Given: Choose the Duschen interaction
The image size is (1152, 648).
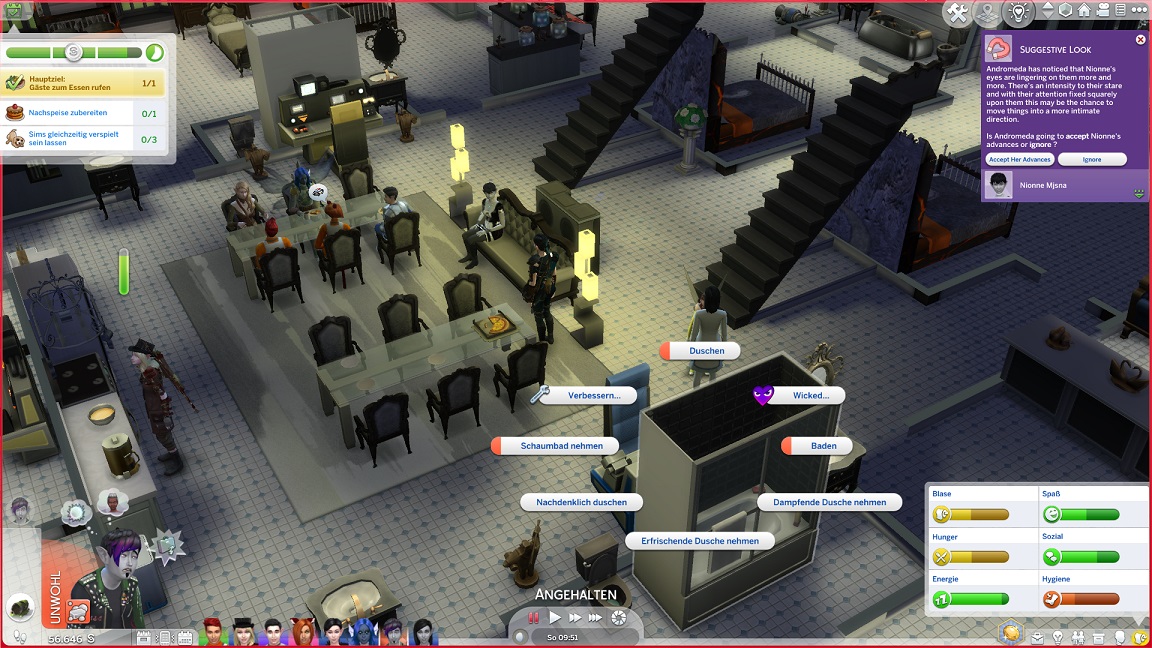Looking at the screenshot, I should (x=700, y=351).
